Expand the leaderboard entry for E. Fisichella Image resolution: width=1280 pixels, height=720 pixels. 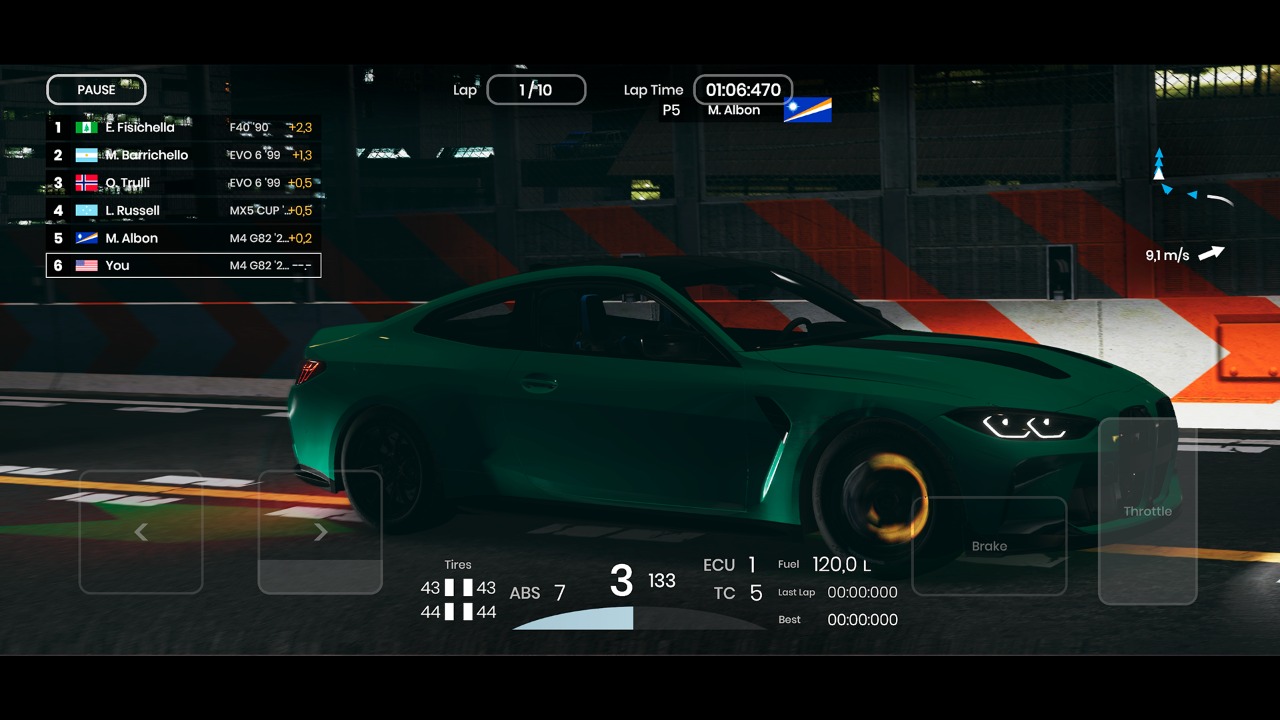tap(184, 127)
